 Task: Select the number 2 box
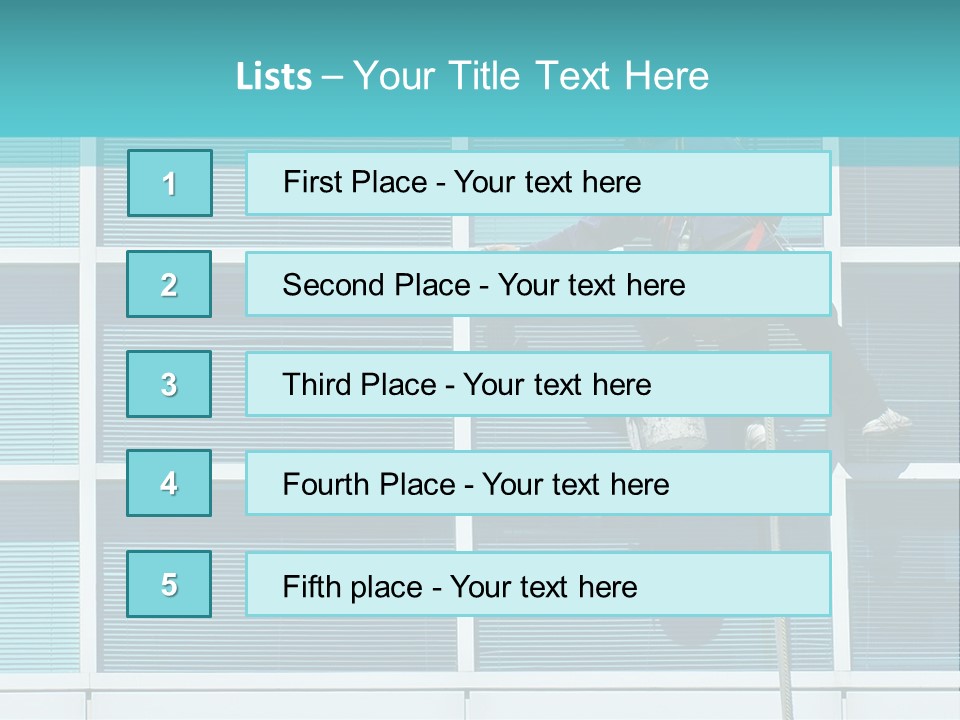pos(169,284)
